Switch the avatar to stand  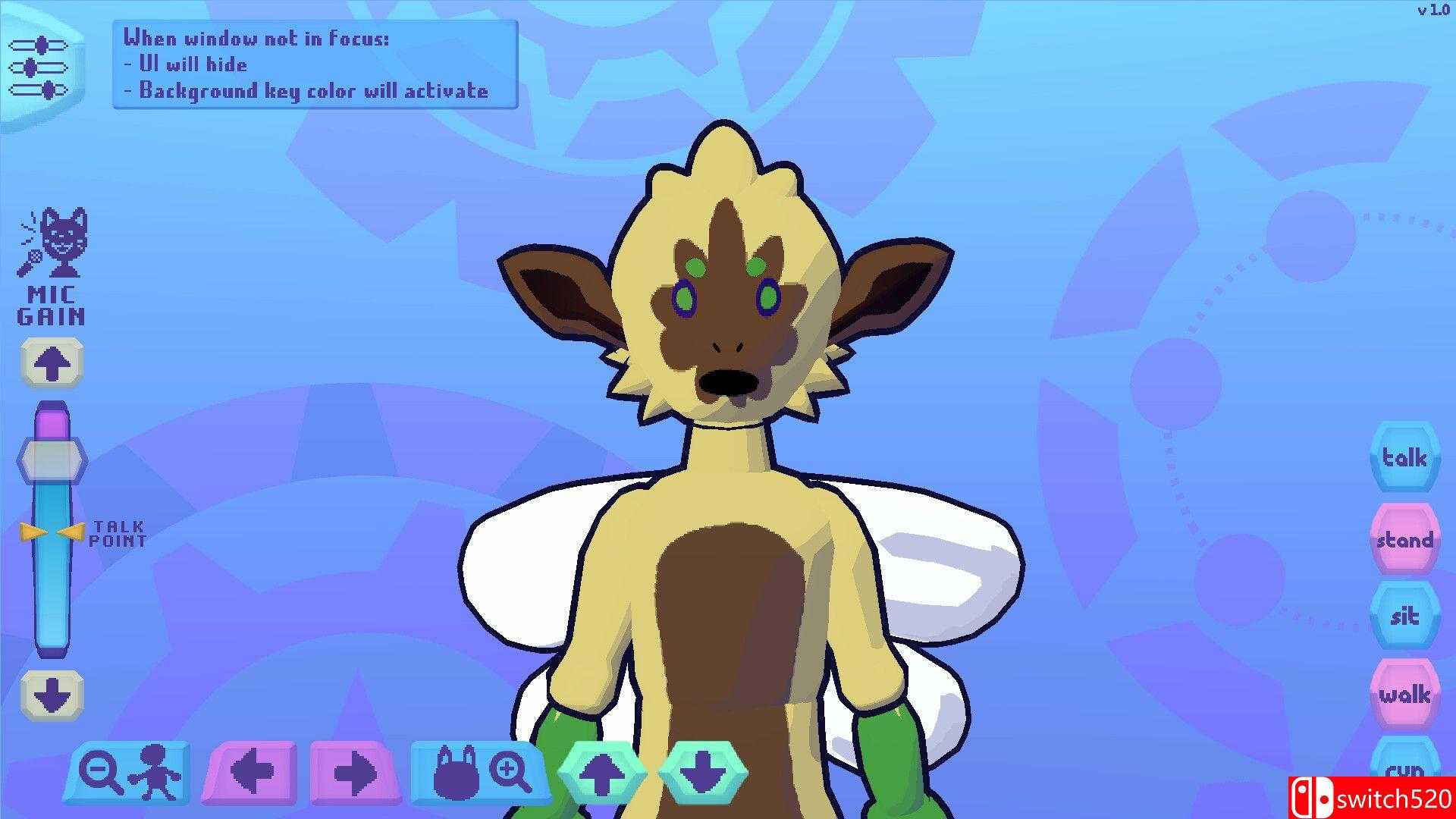pos(1404,540)
